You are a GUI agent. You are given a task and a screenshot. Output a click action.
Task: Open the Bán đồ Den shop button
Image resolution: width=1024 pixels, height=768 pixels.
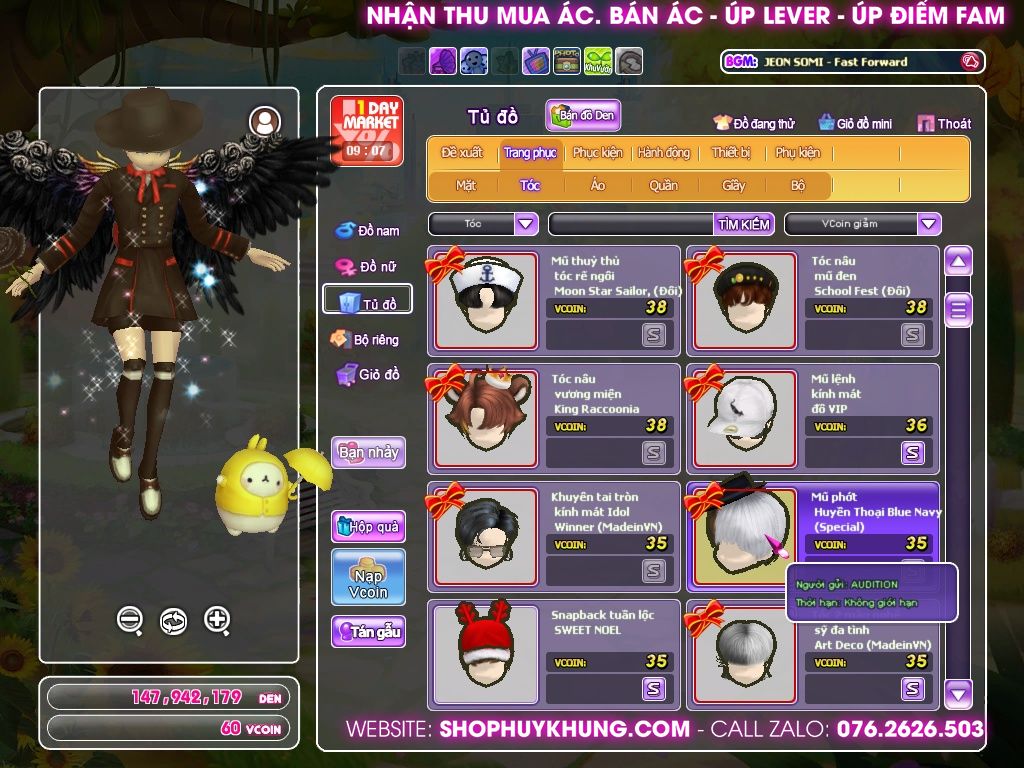583,116
